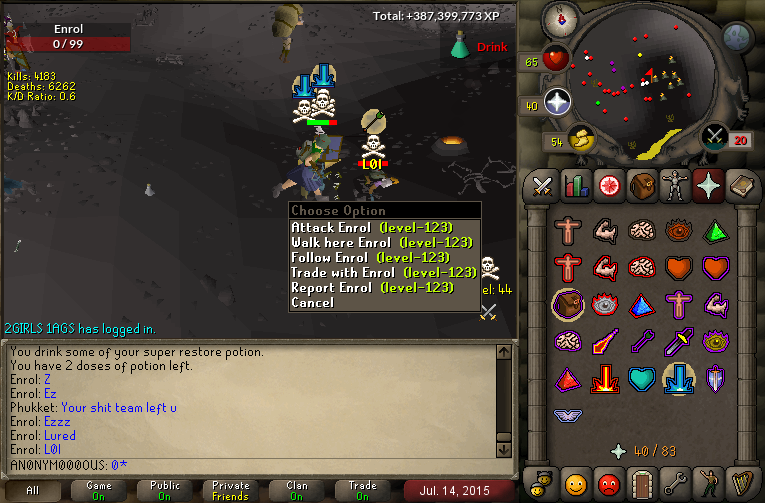Click the Drink potion button
The image size is (765, 503).
[478, 46]
